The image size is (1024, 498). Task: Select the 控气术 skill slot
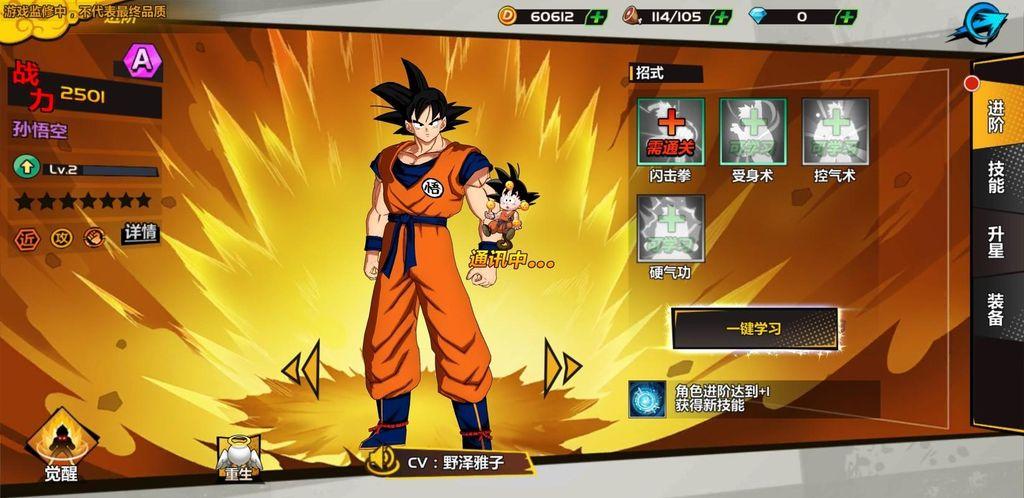835,131
